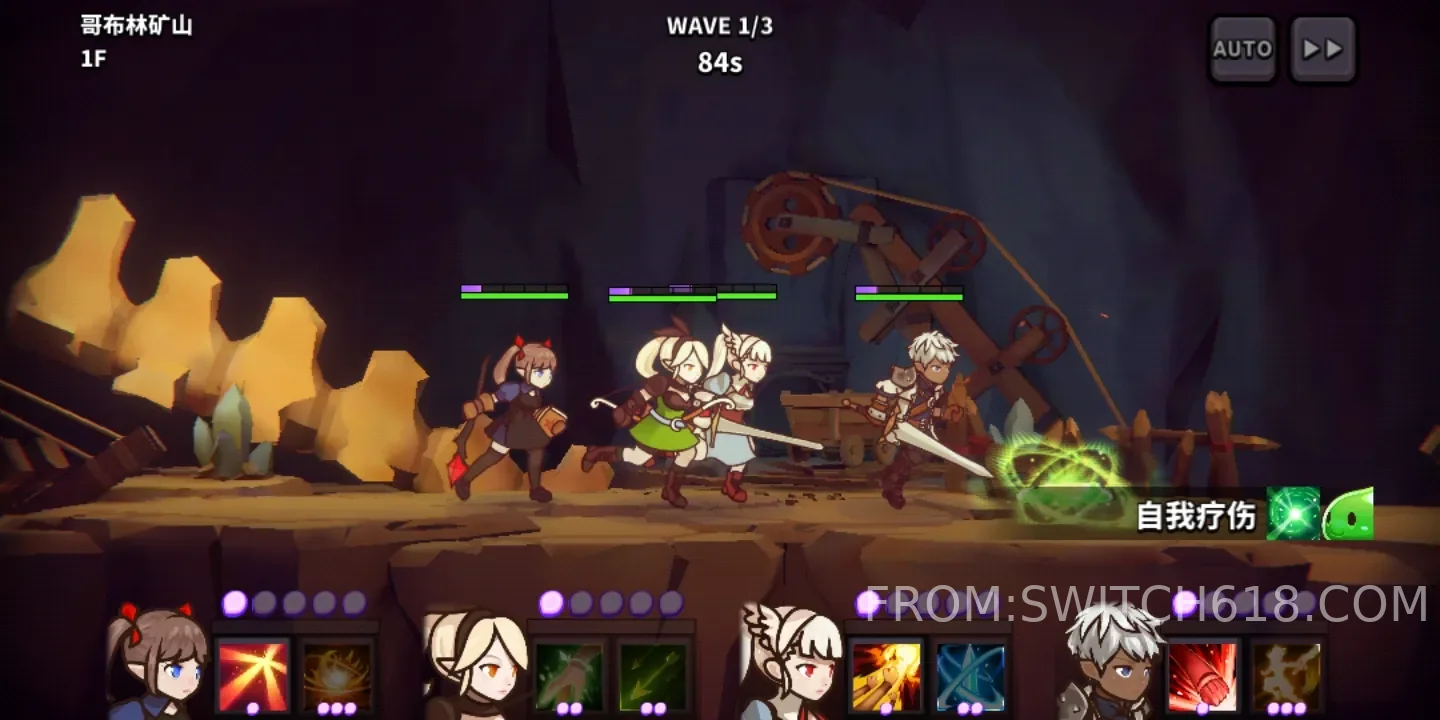
Task: Cast the flaming golden sword skill
Action: coord(886,676)
